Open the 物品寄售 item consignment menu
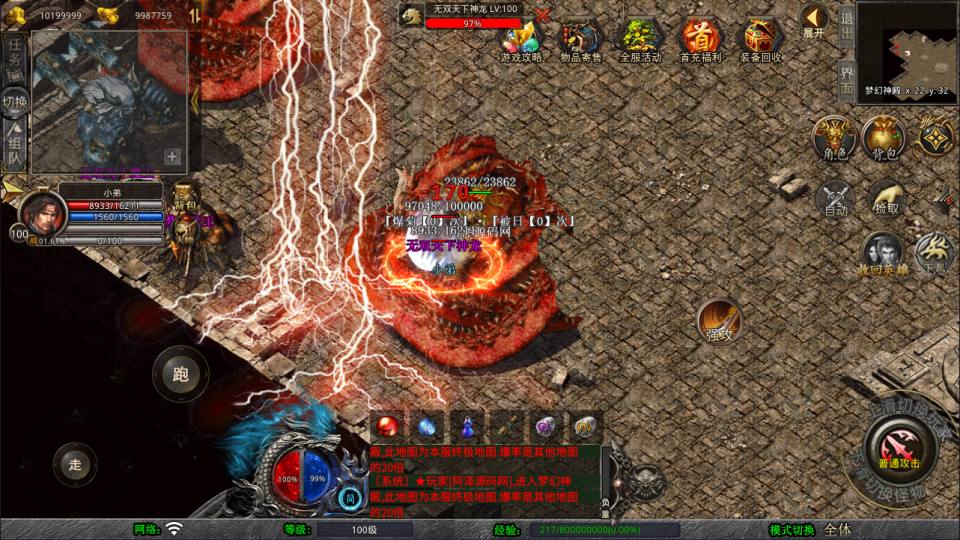Viewport: 960px width, 540px height. point(581,38)
